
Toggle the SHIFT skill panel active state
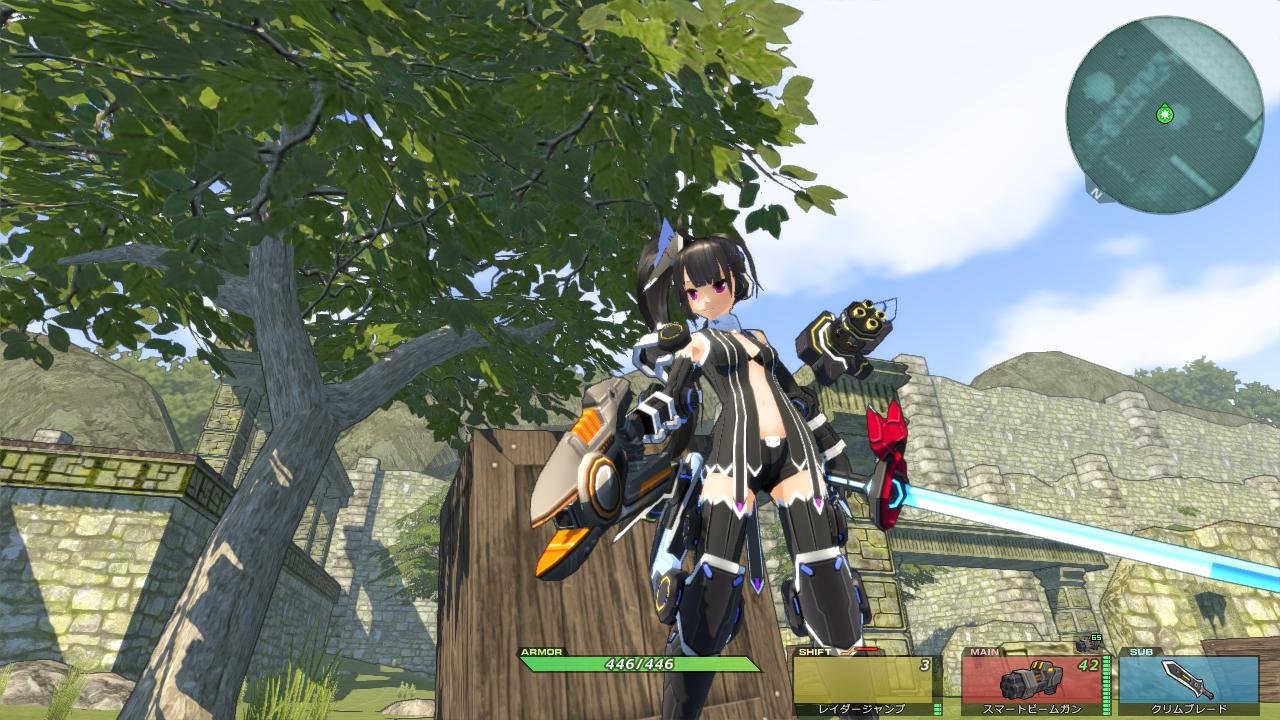click(x=865, y=680)
